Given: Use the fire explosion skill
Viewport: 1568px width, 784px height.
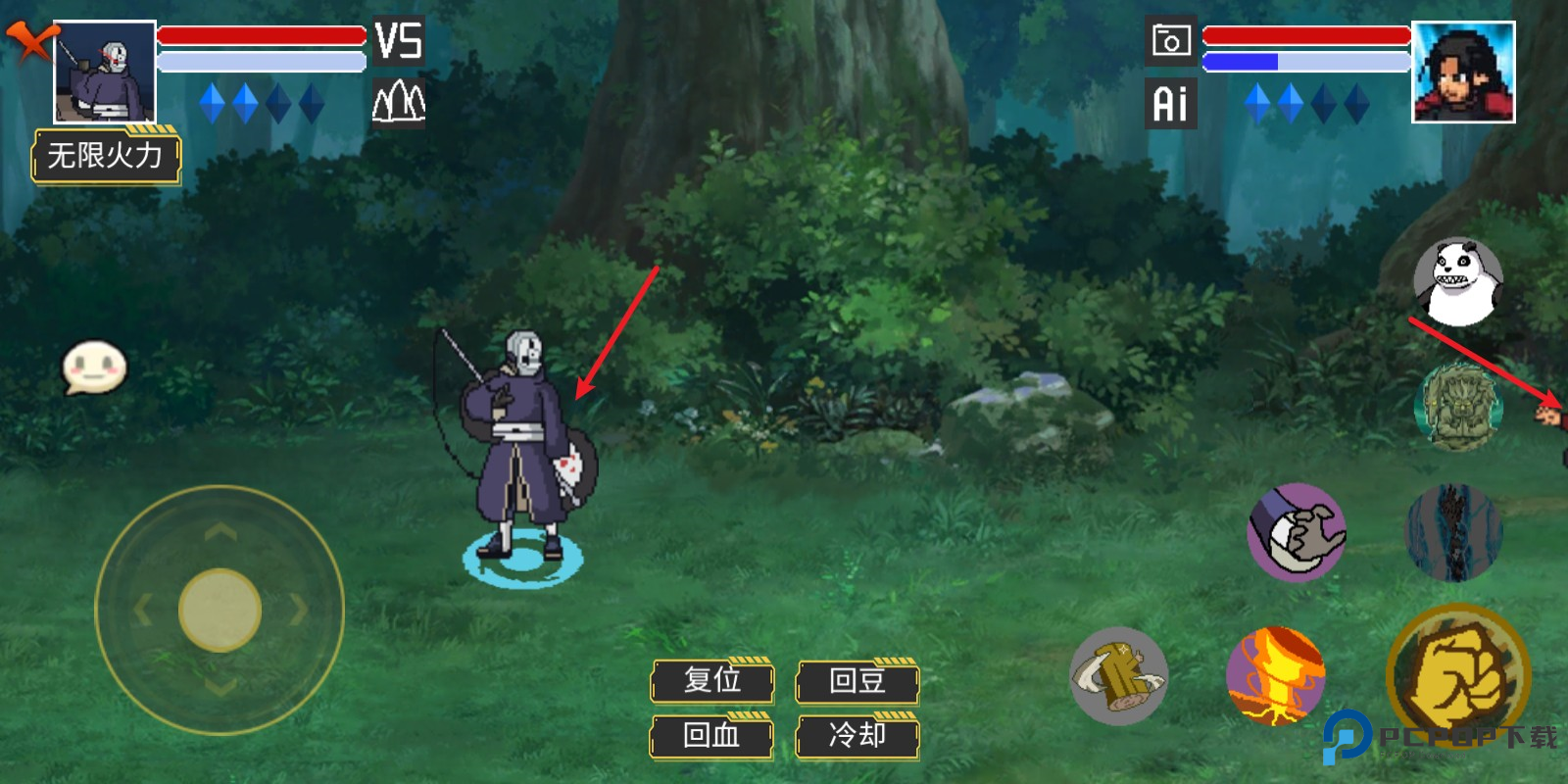Looking at the screenshot, I should [1275, 676].
